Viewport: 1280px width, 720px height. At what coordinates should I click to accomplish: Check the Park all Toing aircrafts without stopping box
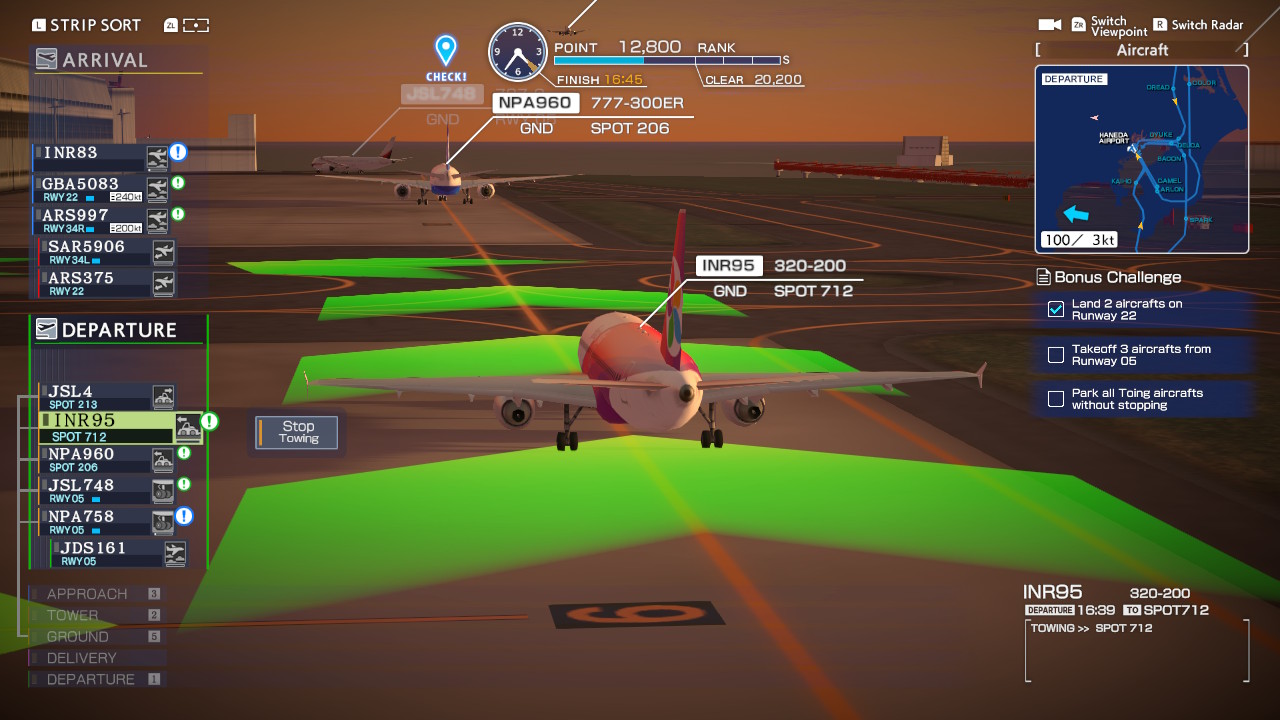(x=1055, y=398)
